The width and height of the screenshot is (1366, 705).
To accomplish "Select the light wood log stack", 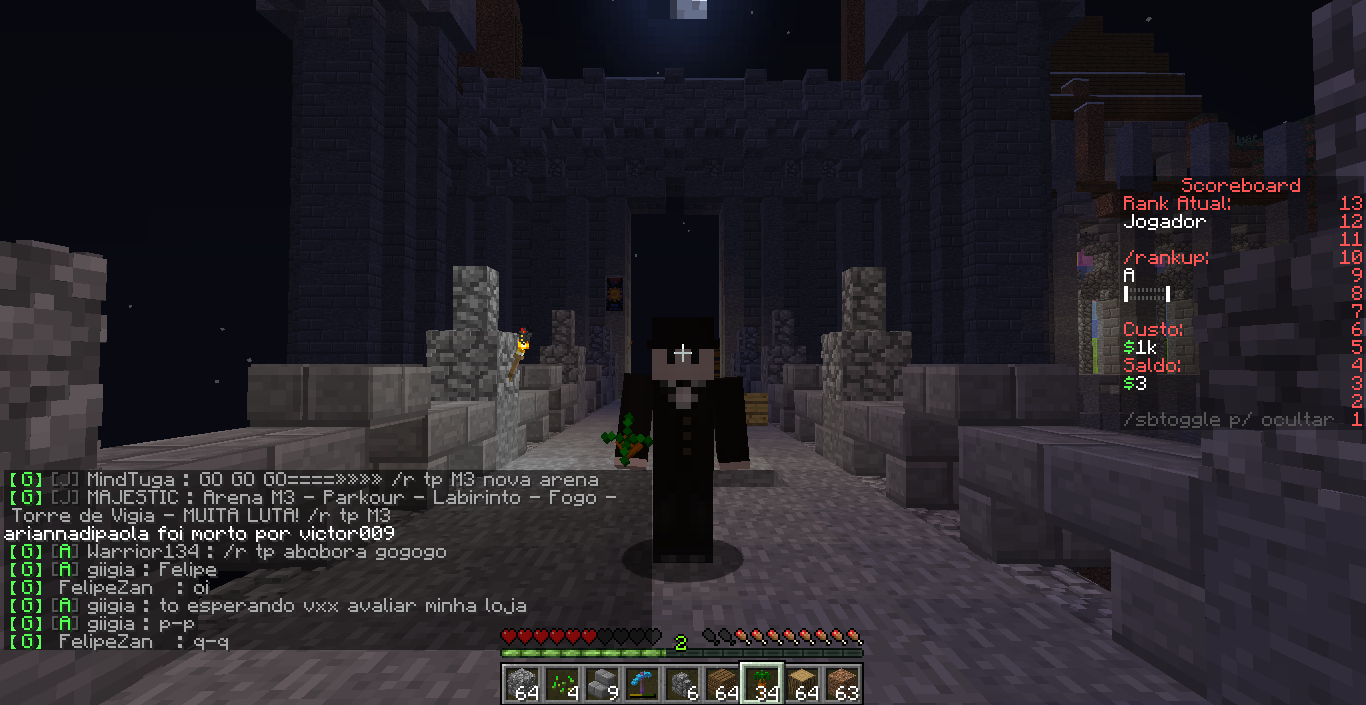I will (x=801, y=683).
